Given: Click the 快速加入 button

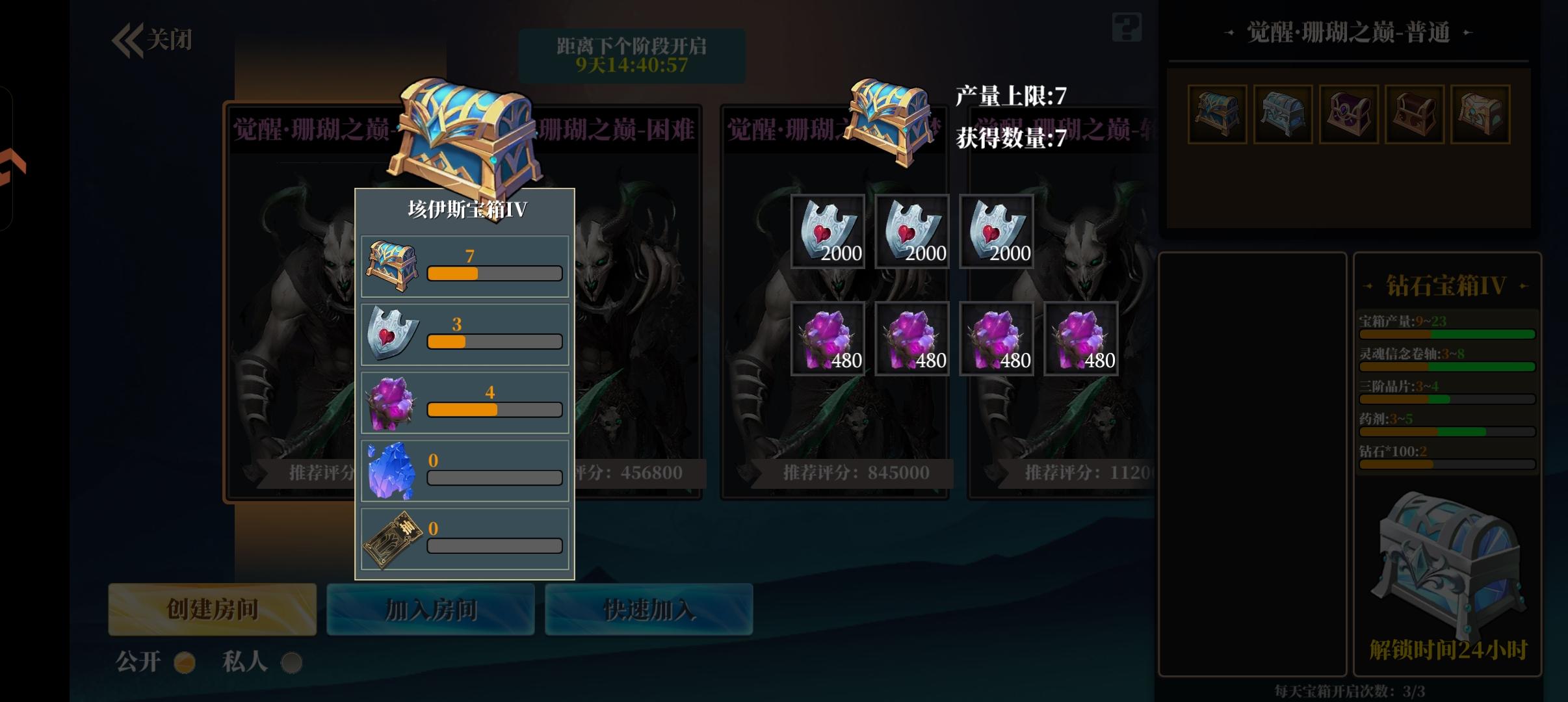Looking at the screenshot, I should point(649,610).
